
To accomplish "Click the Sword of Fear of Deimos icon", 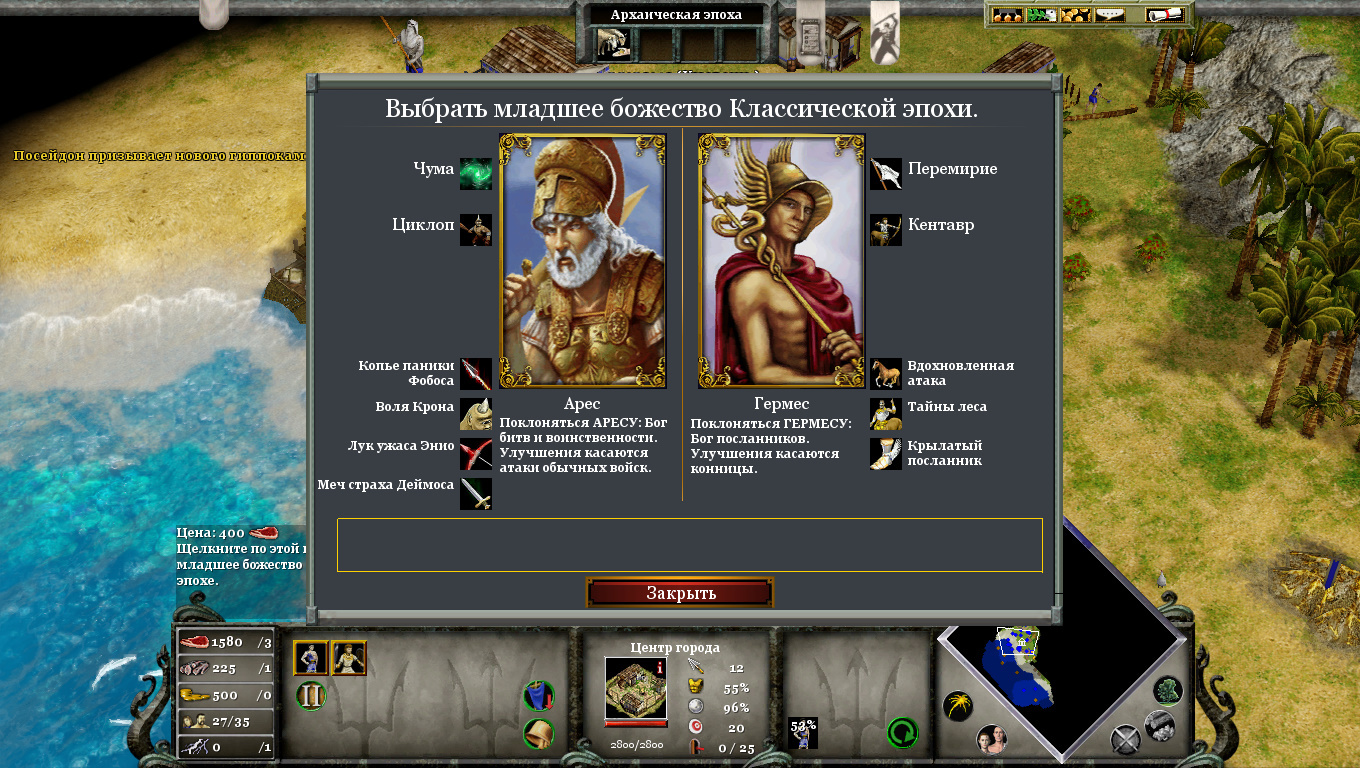I will point(475,493).
